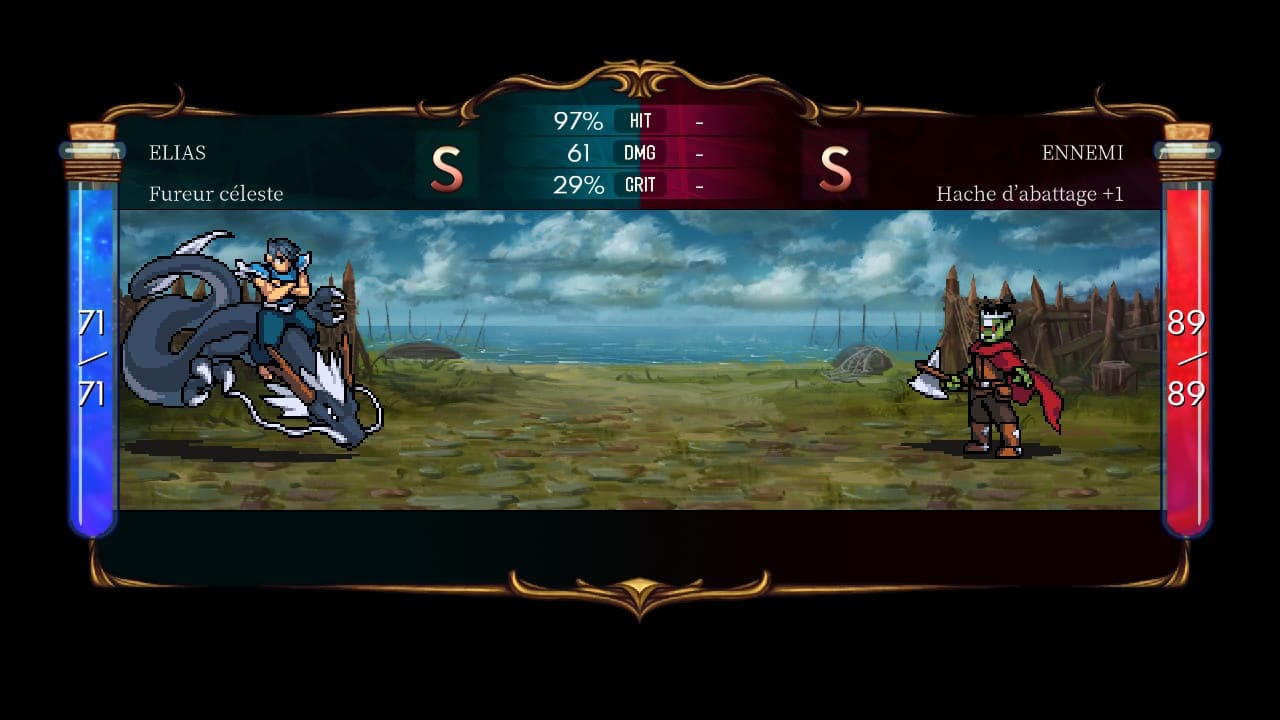Expand the Hache d'abattage +1 weapon details
This screenshot has width=1280, height=720.
coord(1029,195)
